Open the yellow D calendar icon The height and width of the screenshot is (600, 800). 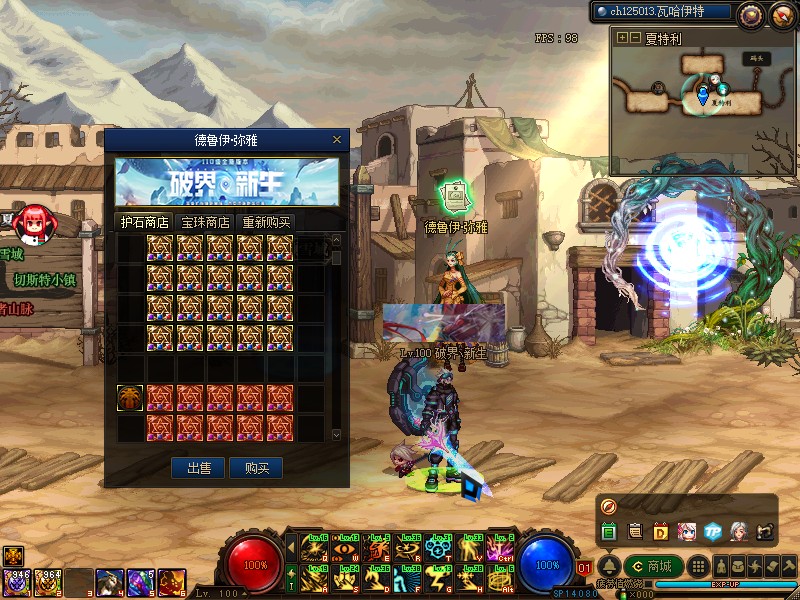point(661,531)
